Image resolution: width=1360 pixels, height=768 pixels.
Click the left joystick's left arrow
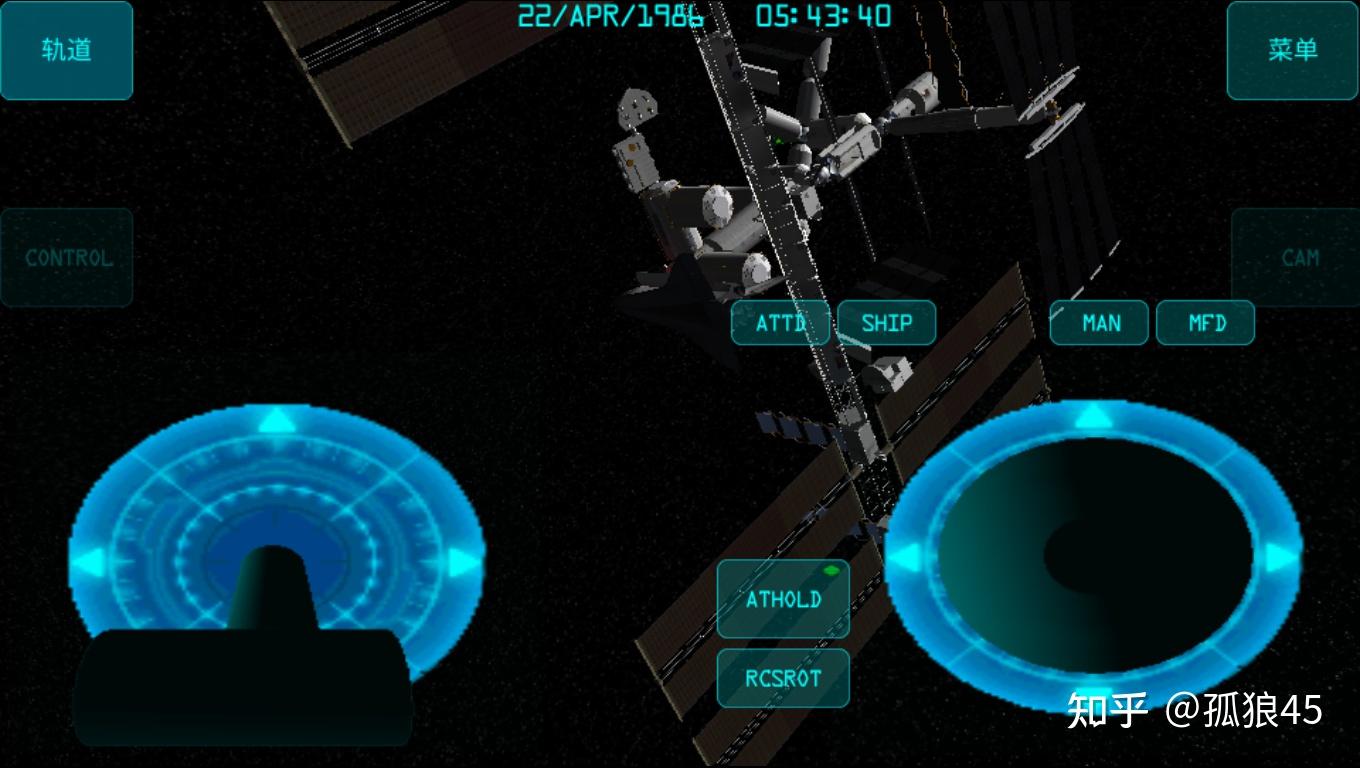(92, 562)
